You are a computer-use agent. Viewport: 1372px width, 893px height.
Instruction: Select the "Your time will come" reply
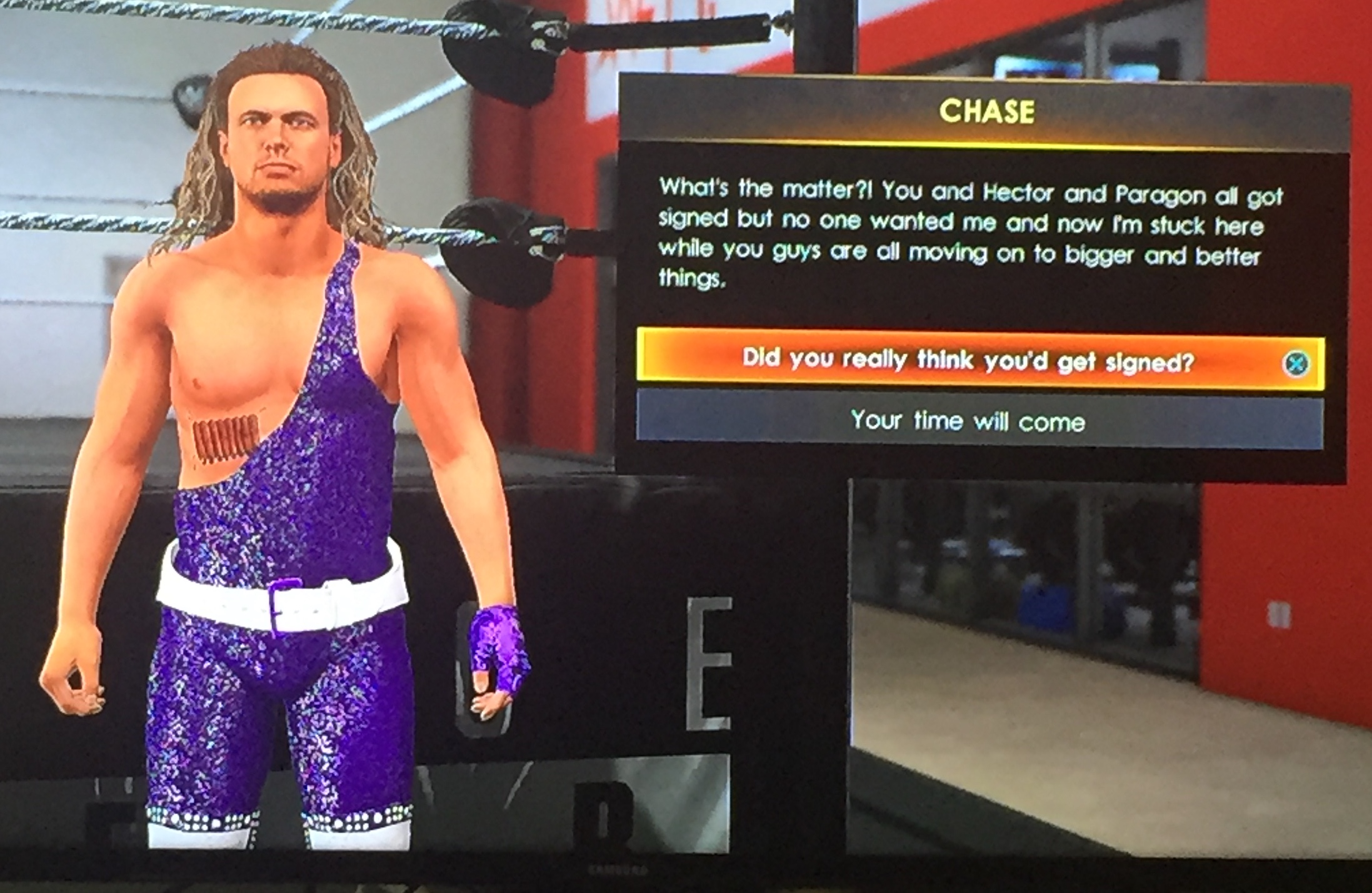(x=968, y=422)
